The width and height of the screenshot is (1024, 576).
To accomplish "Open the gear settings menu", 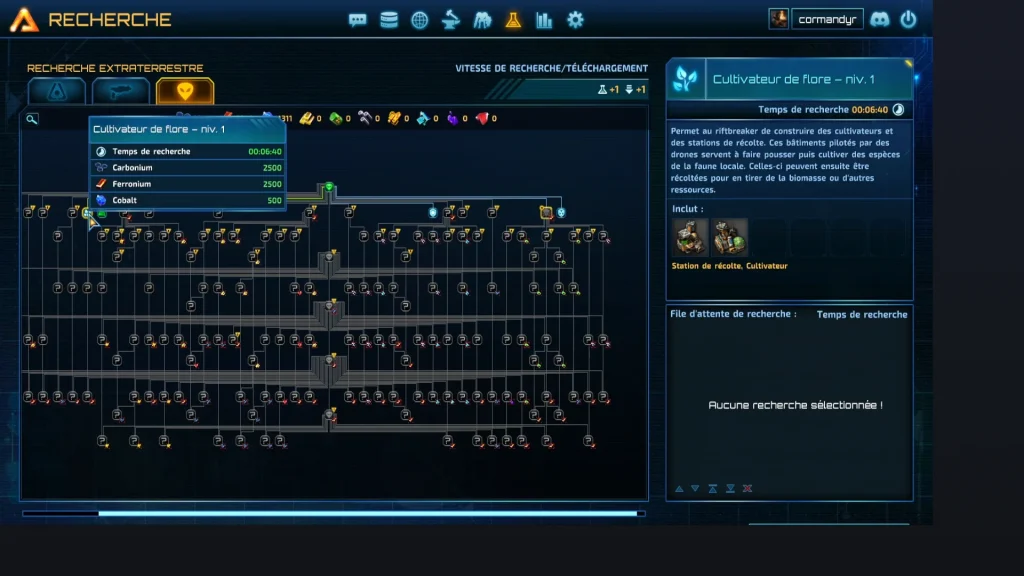I will (575, 20).
